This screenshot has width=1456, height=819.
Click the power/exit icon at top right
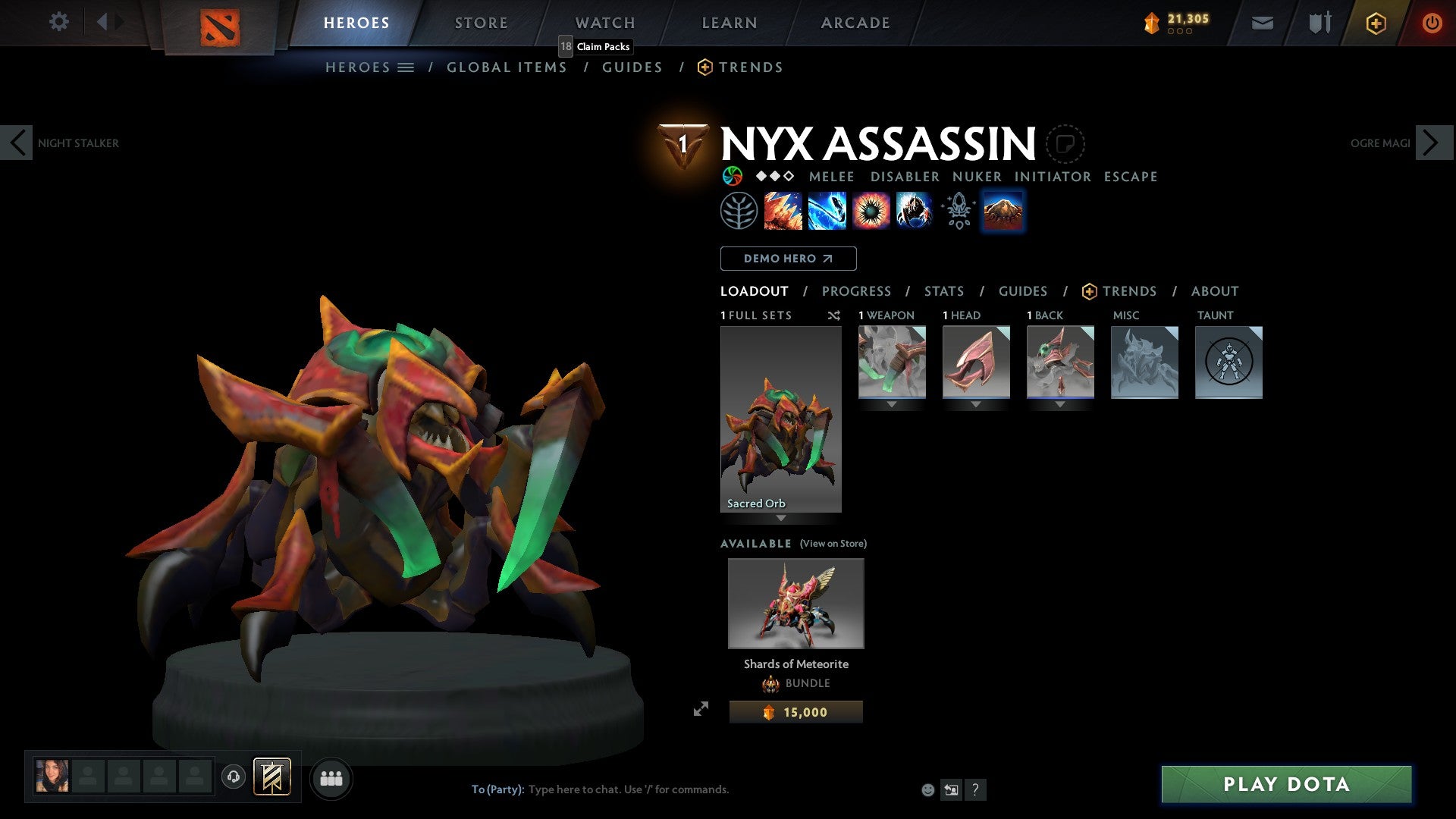pyautogui.click(x=1433, y=23)
